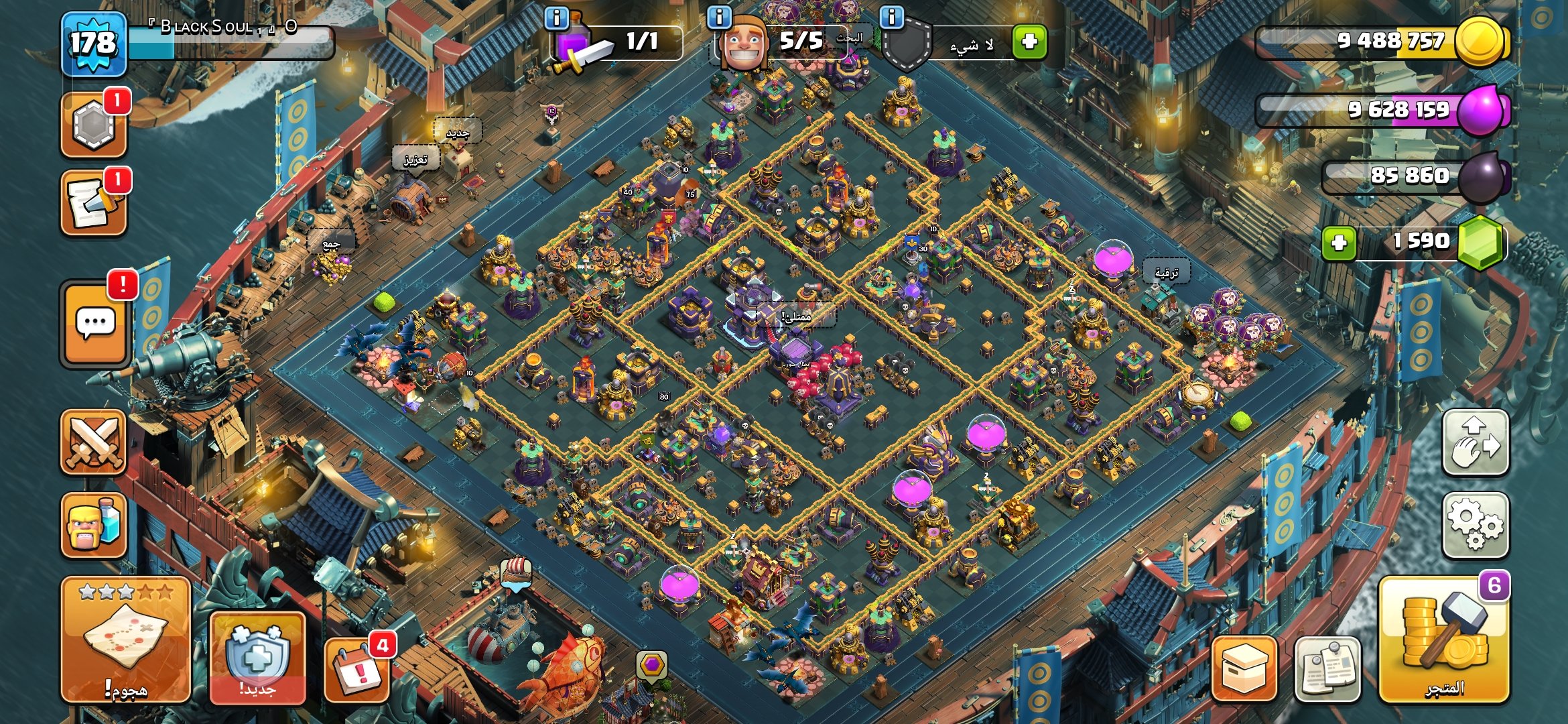Open the layout clipboard button
1568x724 pixels.
(1327, 669)
